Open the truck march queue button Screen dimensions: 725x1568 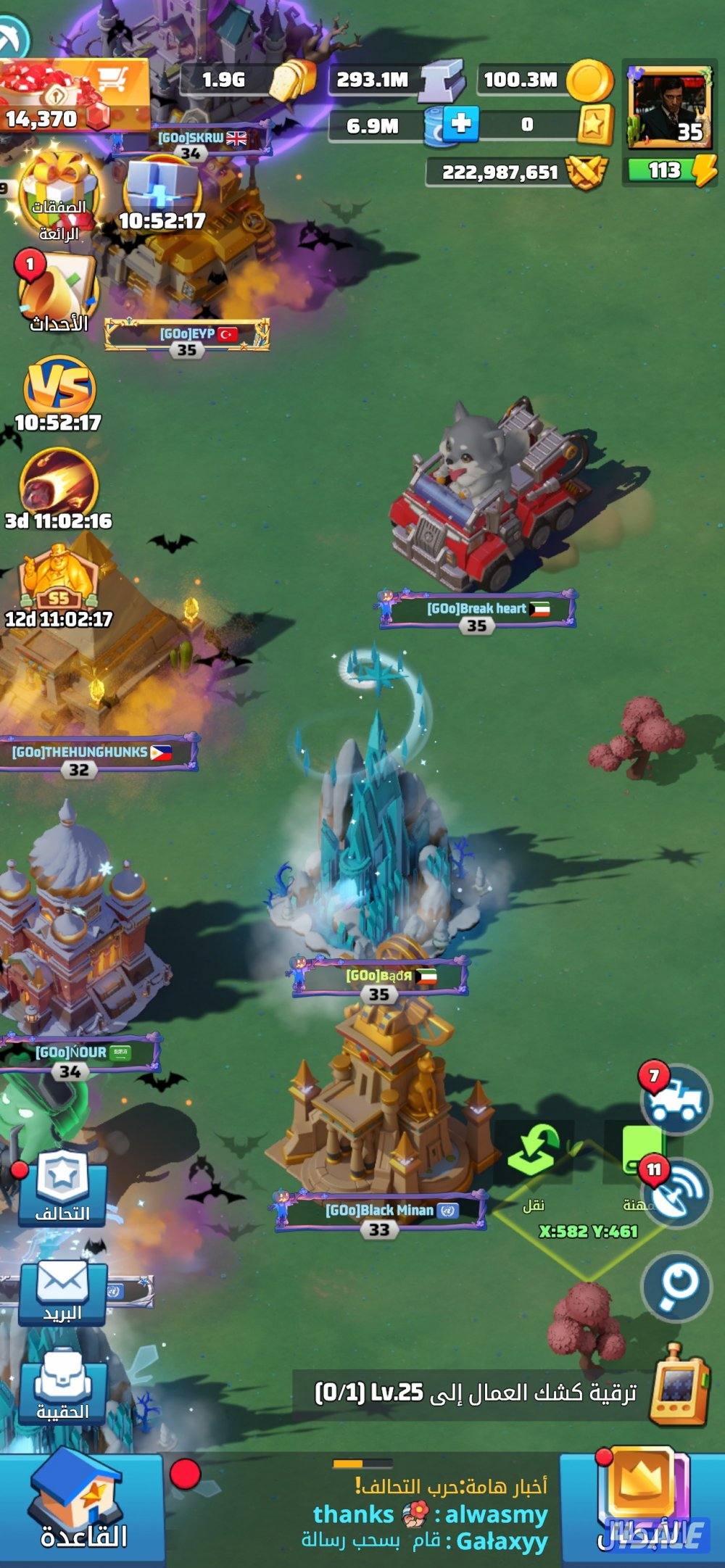point(676,1100)
